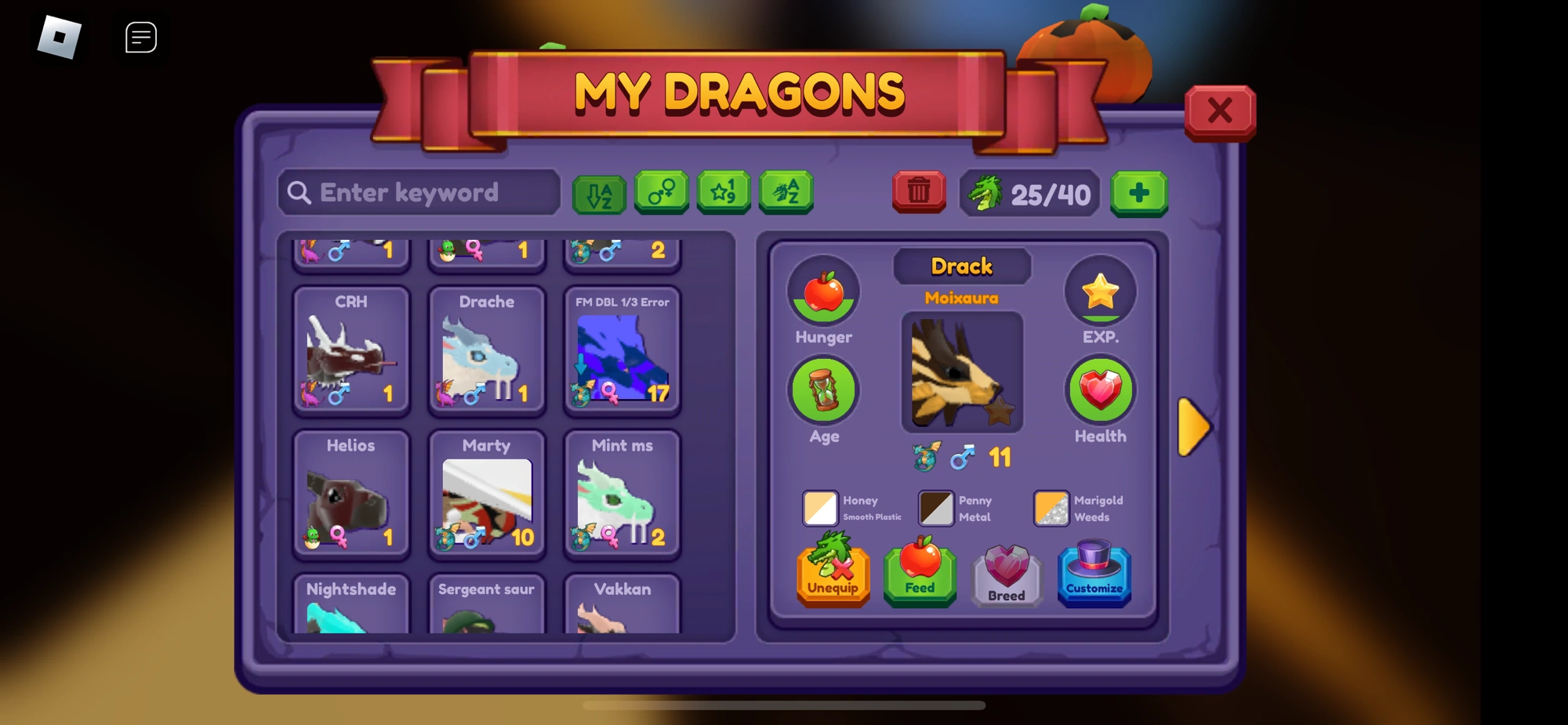This screenshot has width=1568, height=725.
Task: Click the EXP star icon
Action: 1100,291
